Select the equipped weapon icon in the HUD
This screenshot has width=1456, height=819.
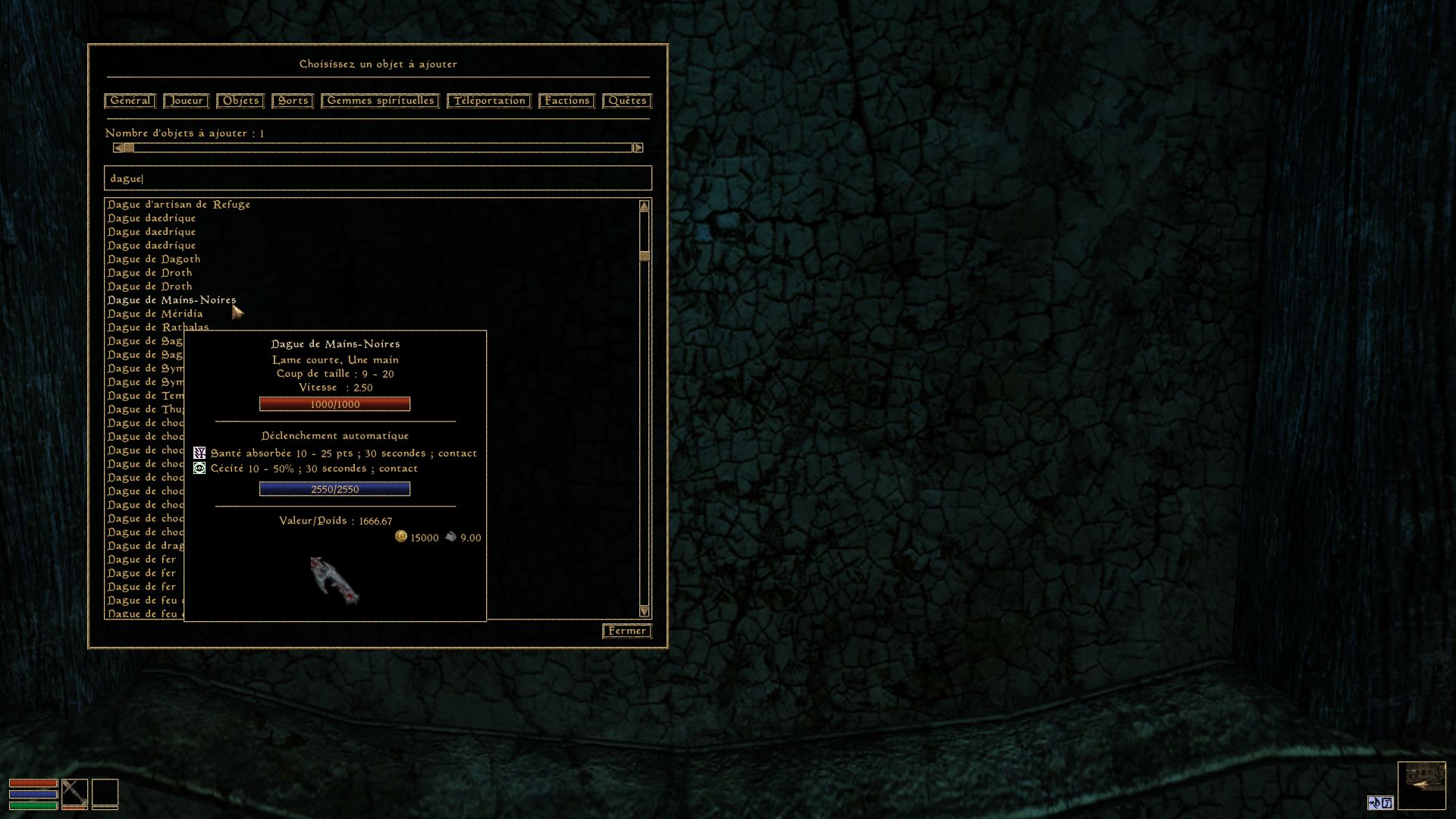74,793
